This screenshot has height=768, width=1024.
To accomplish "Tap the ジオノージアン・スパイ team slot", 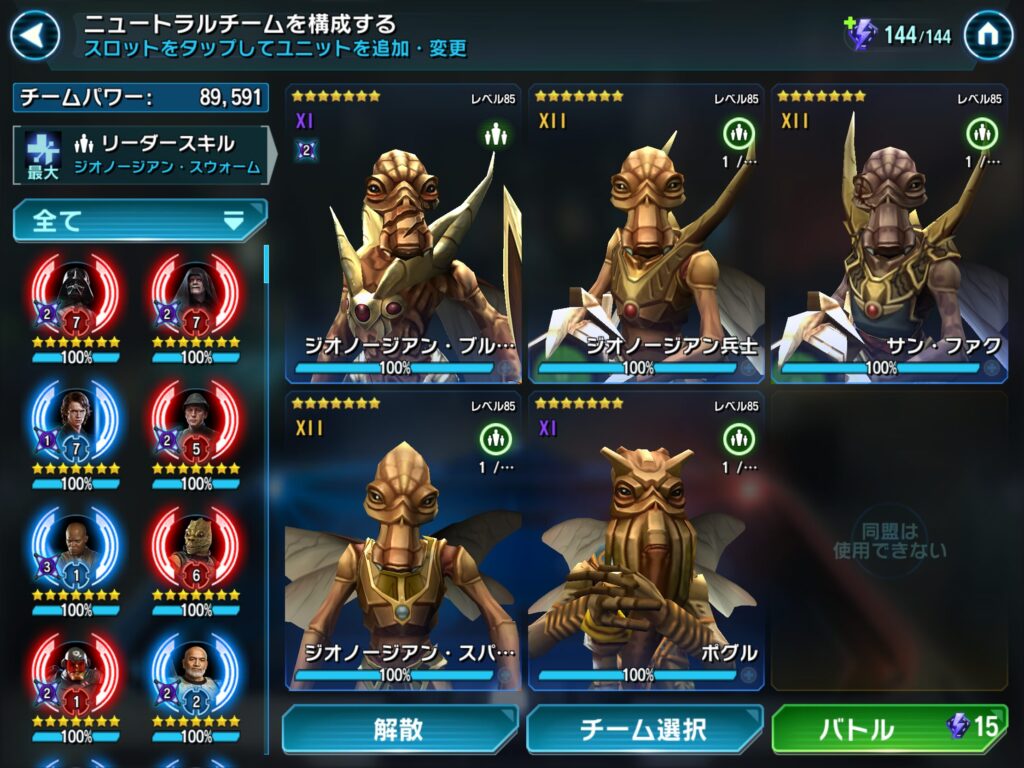I will (x=403, y=541).
